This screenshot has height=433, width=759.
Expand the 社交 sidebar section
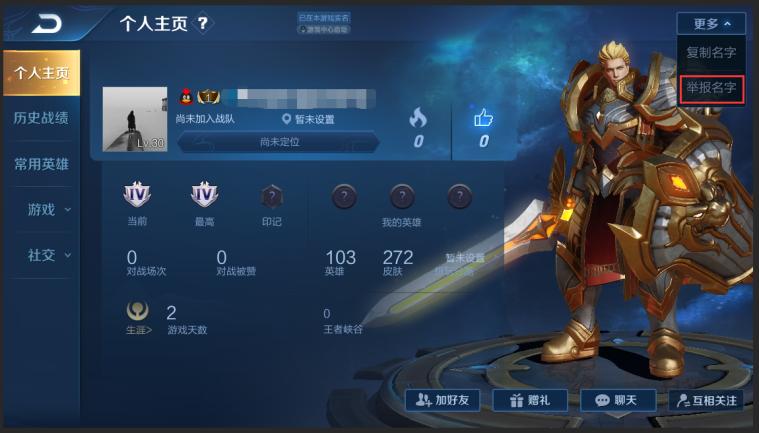point(48,255)
